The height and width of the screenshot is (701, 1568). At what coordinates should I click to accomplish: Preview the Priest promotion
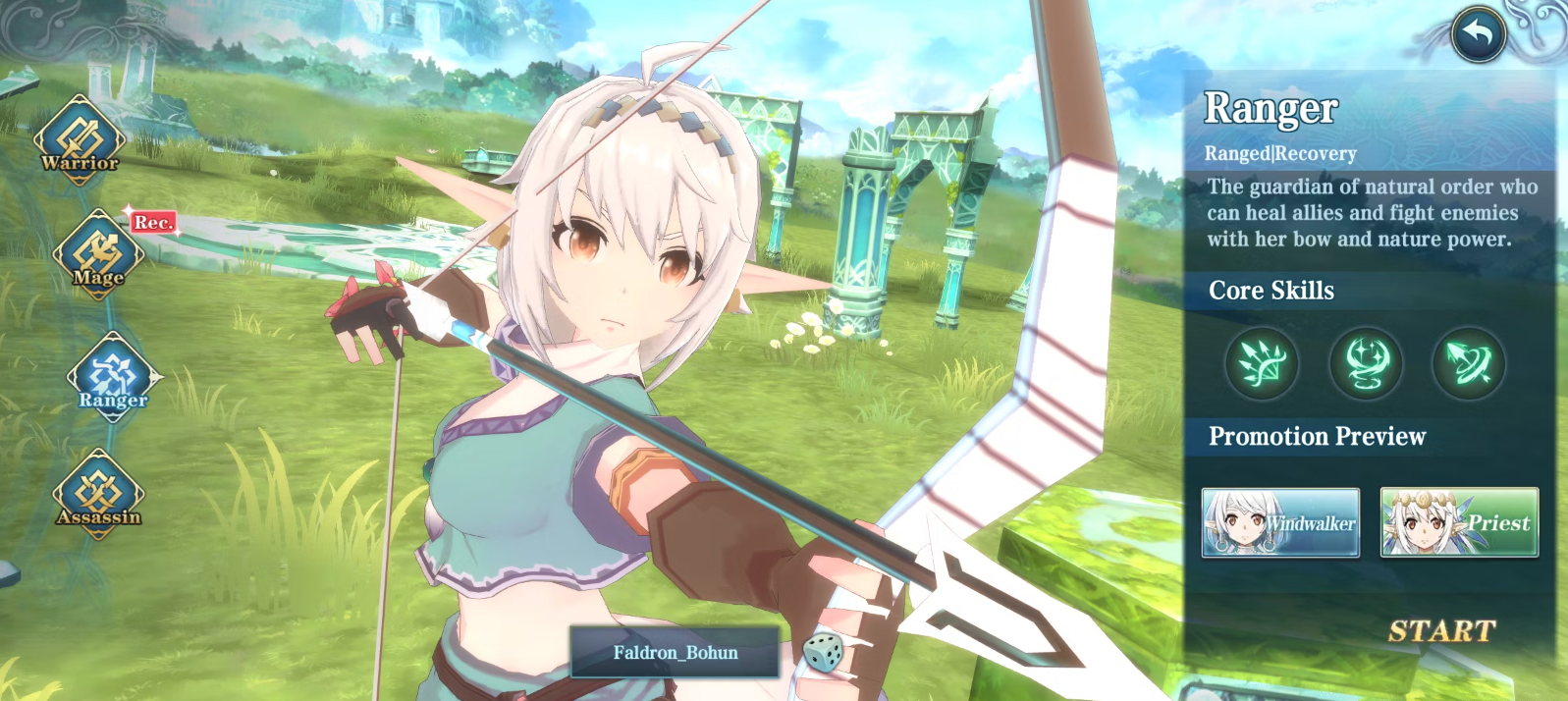point(1459,522)
